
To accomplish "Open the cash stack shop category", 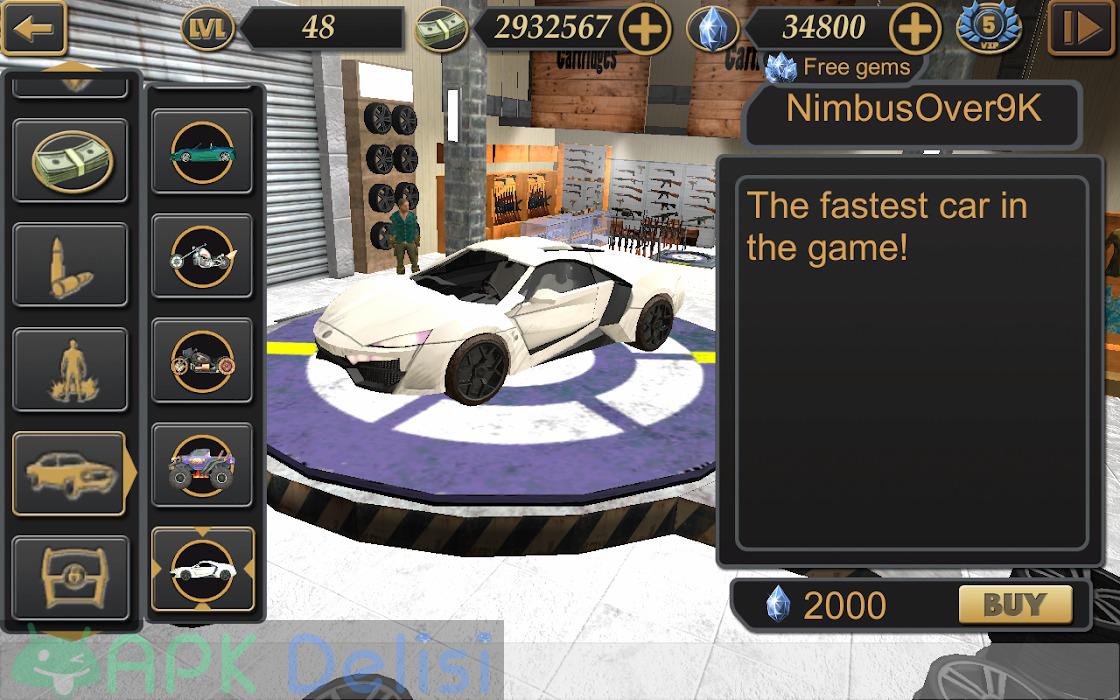I will (x=69, y=160).
